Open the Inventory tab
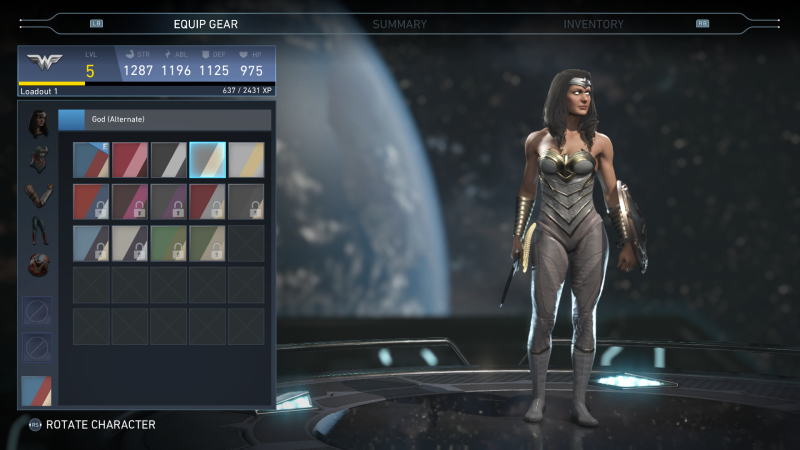The height and width of the screenshot is (450, 800). [x=593, y=24]
